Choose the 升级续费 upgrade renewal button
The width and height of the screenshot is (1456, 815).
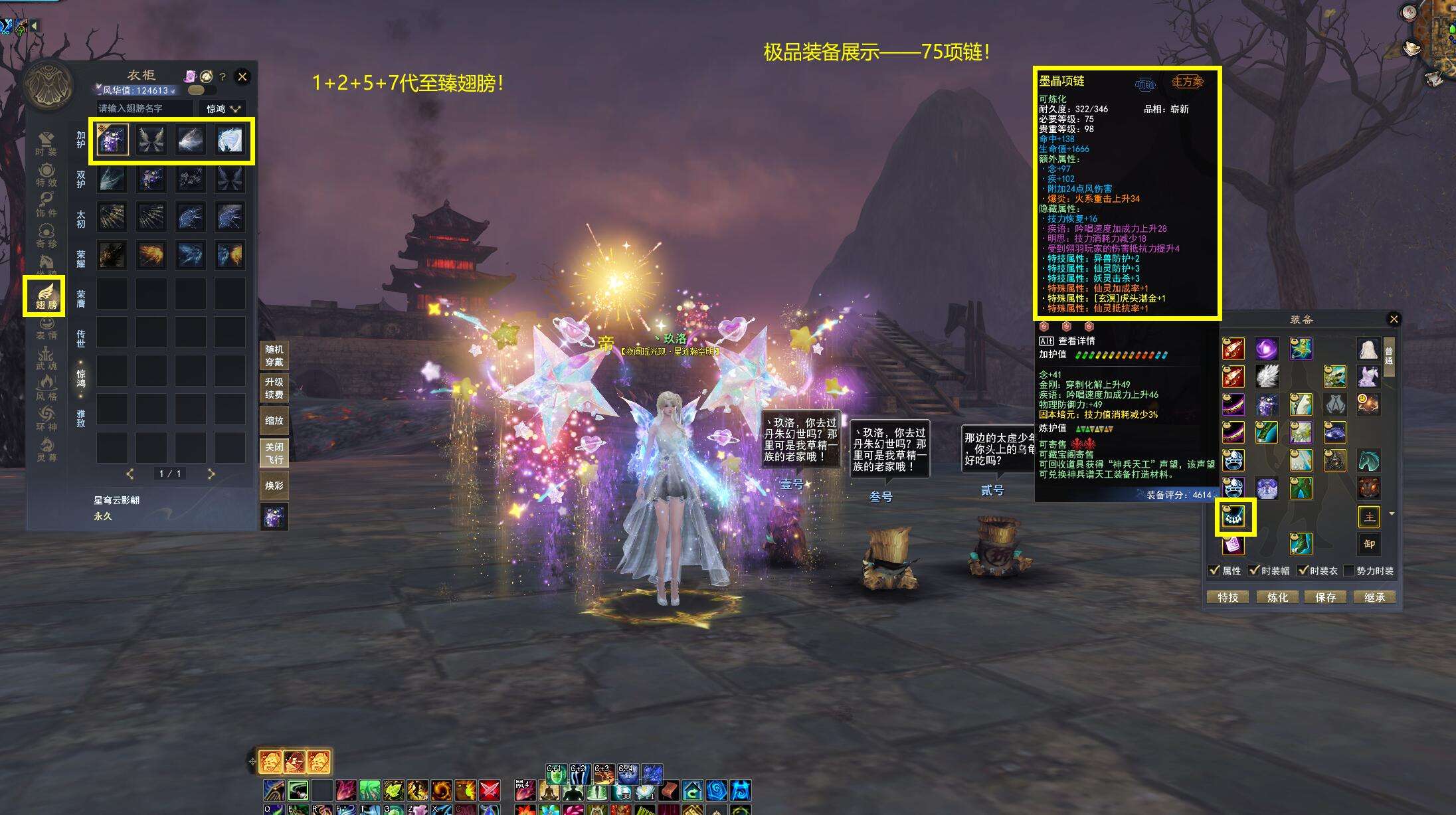[x=274, y=388]
